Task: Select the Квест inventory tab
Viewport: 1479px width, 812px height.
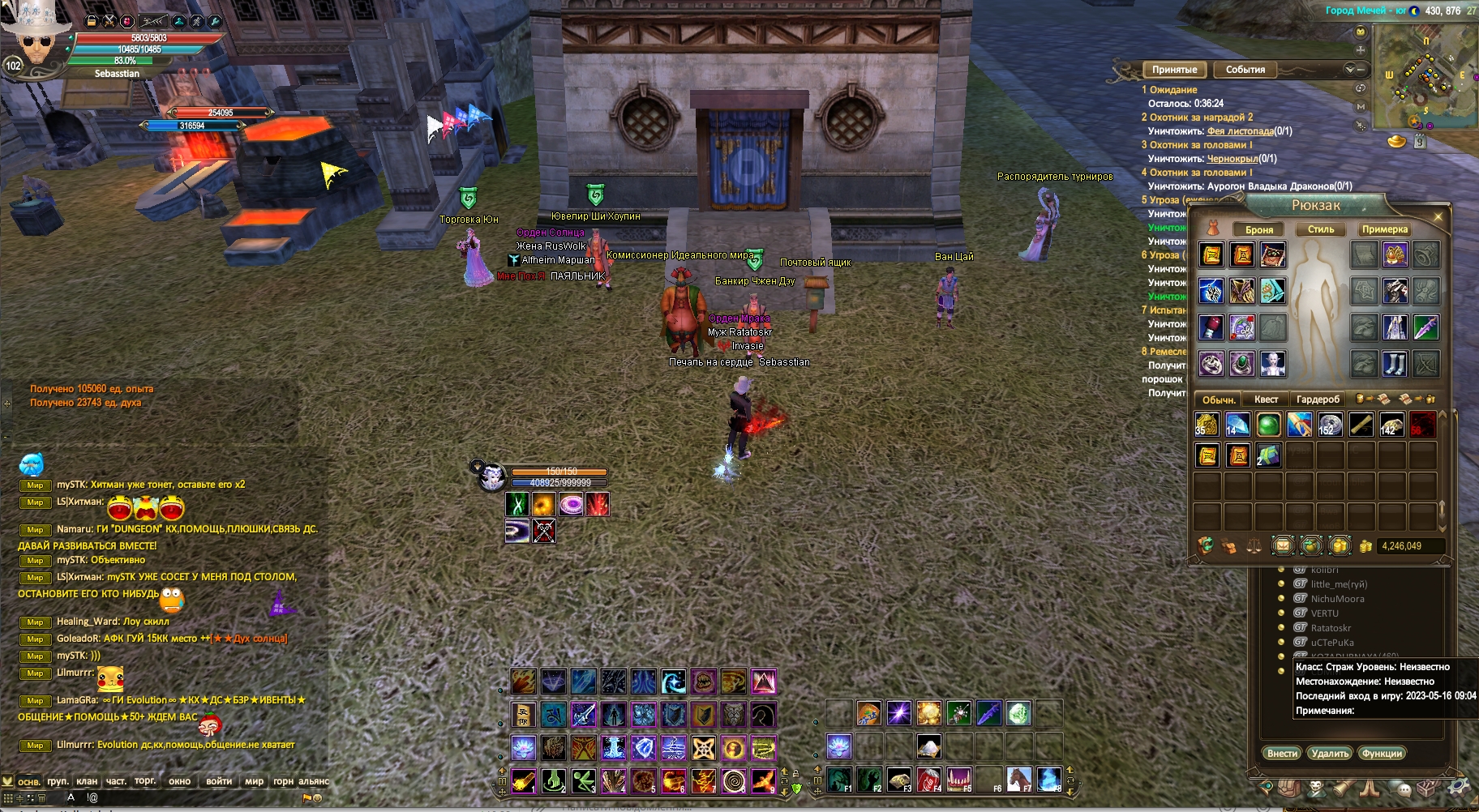Action: coord(1266,400)
